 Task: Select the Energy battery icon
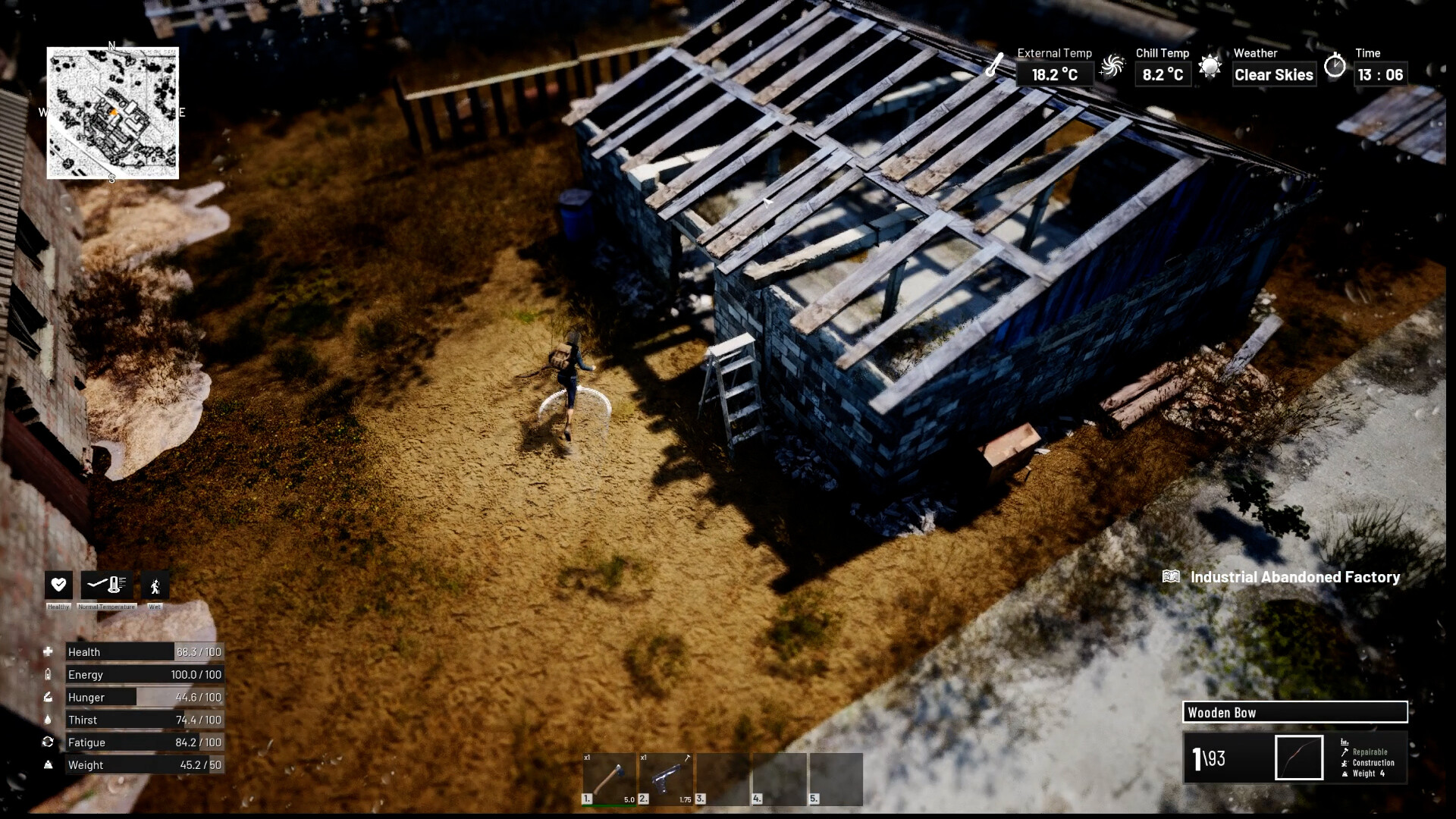[49, 673]
